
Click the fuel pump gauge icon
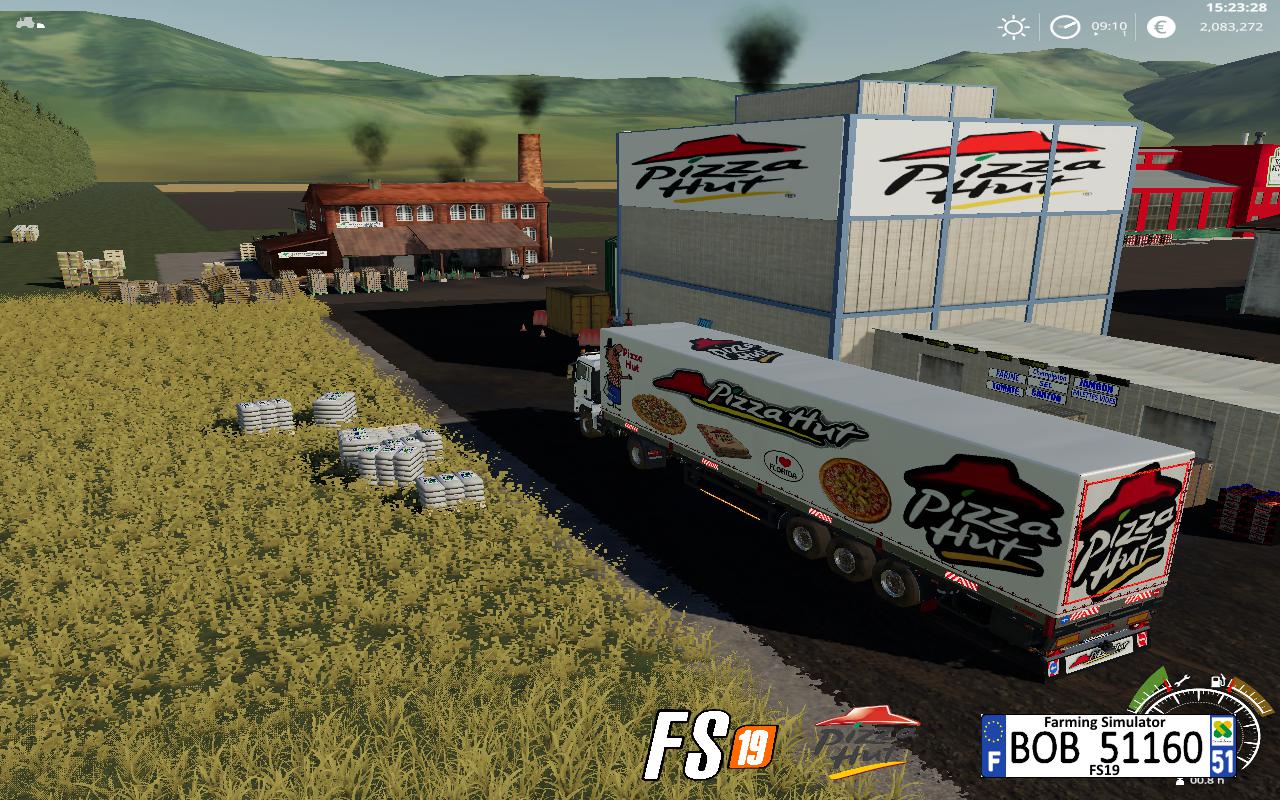(1218, 683)
